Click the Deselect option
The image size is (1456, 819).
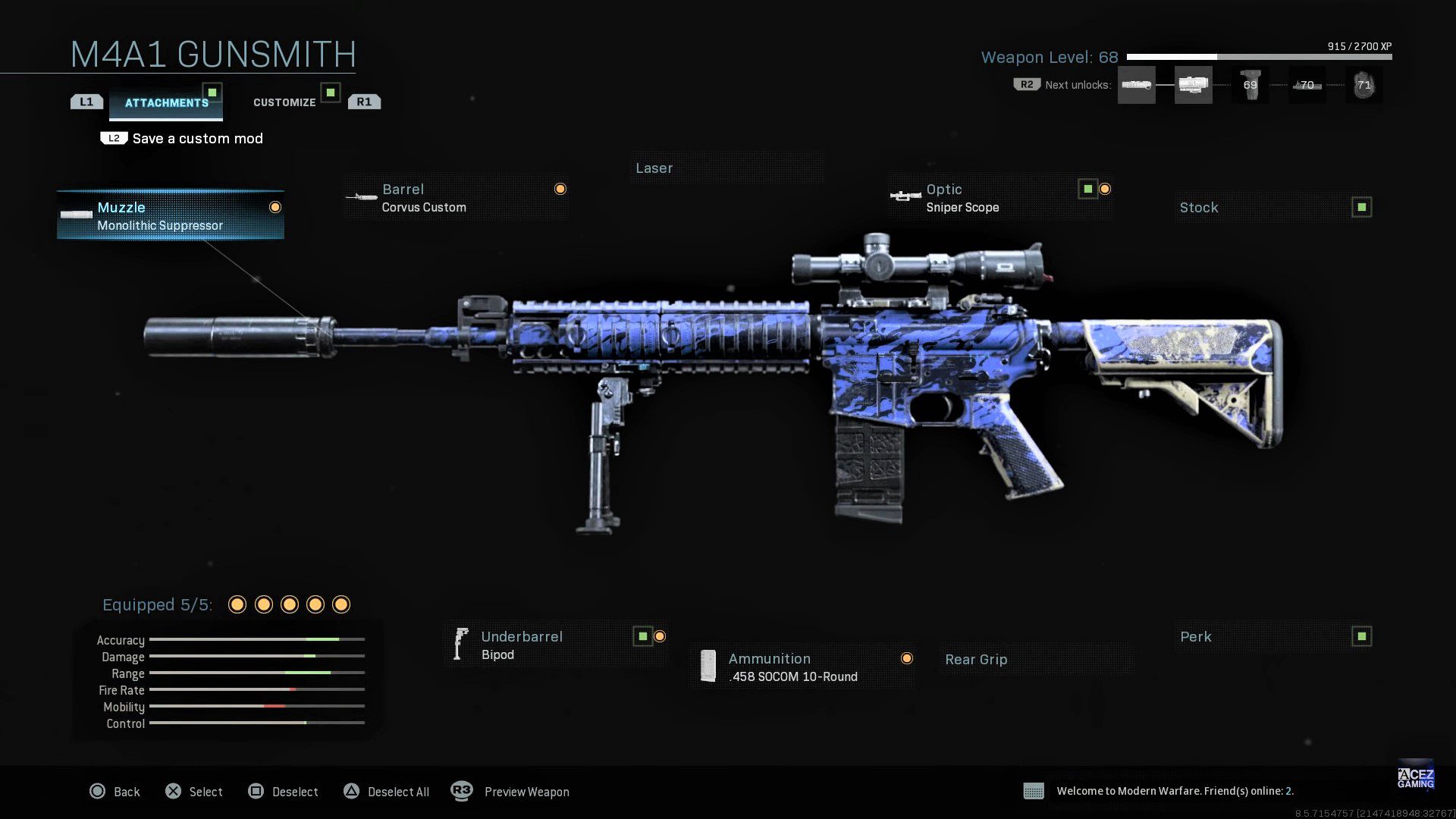point(284,792)
